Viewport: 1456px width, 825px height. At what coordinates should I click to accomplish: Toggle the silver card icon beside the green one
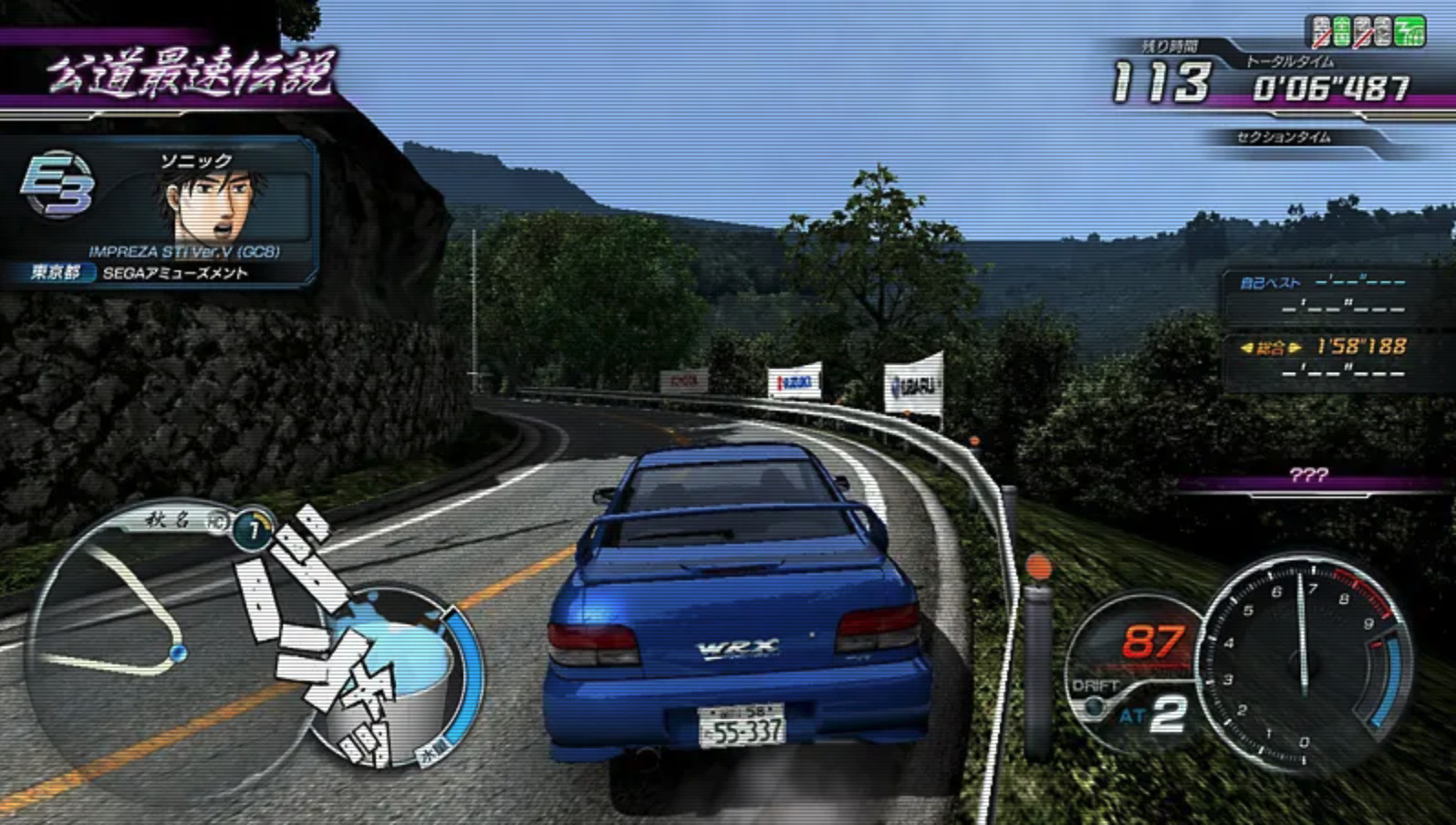[x=1383, y=30]
